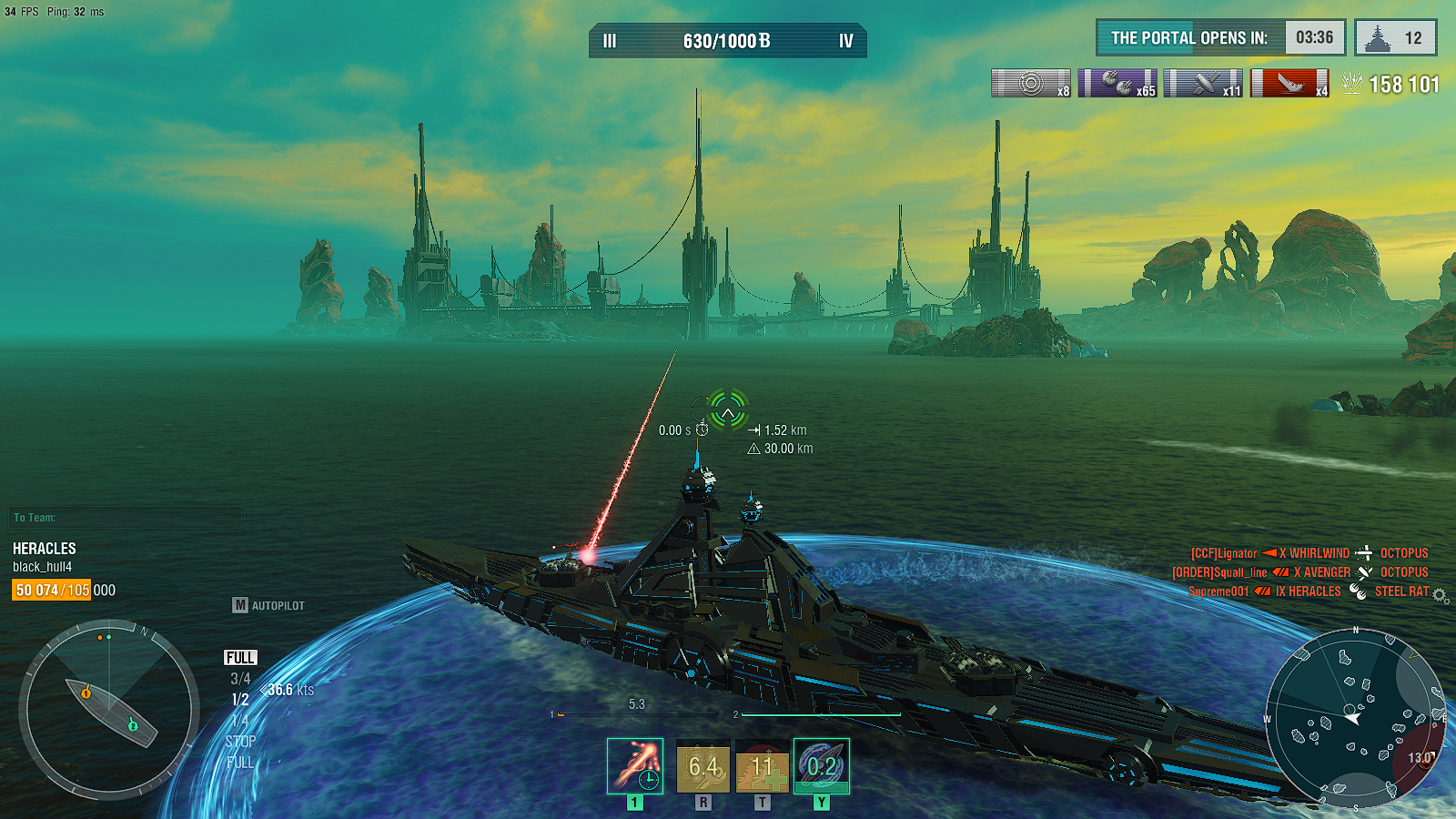Set the engine telegraph to 3/4 speed
Screen dimensions: 1456x819
coord(240,679)
